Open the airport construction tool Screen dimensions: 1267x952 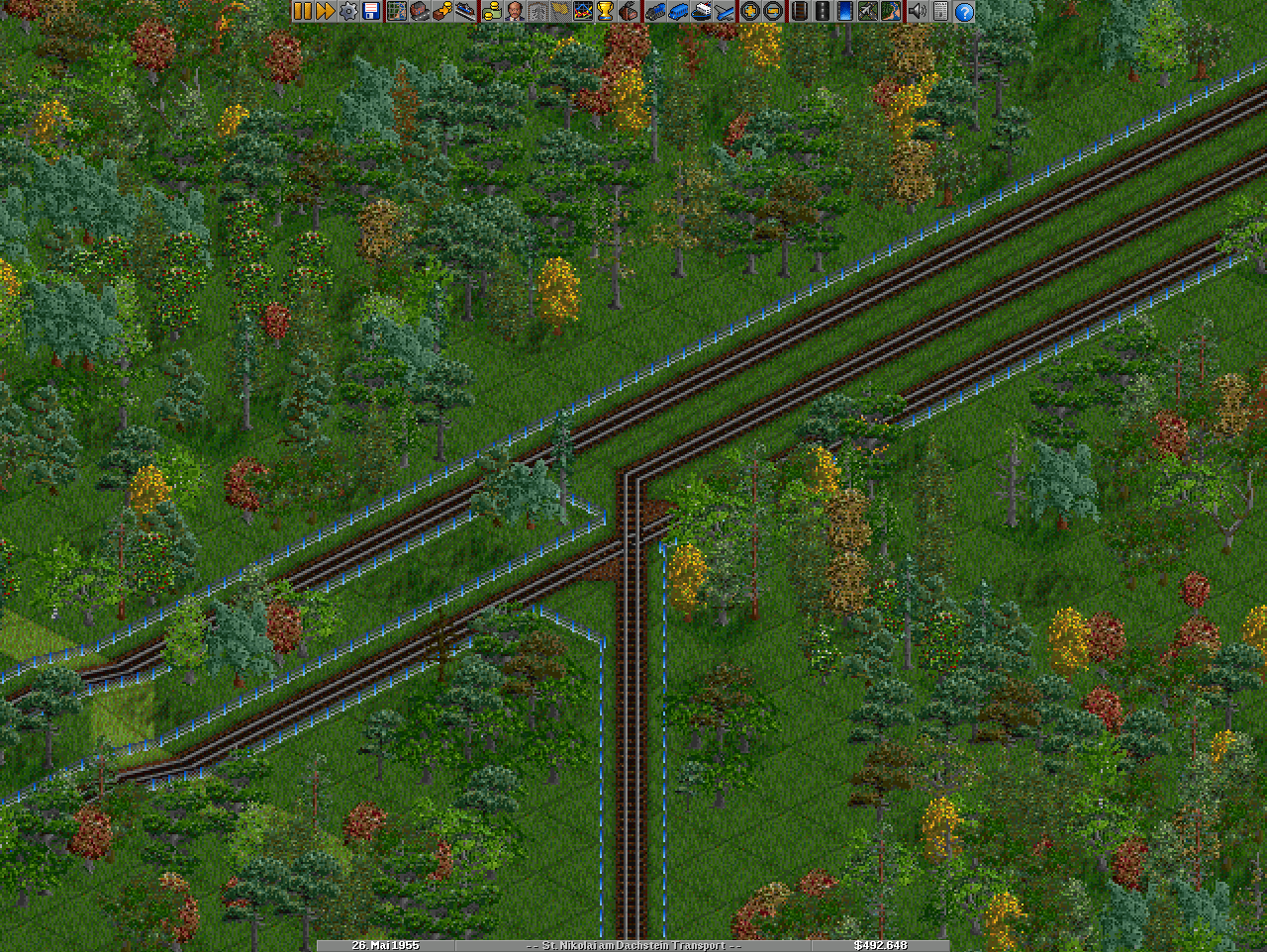click(868, 11)
